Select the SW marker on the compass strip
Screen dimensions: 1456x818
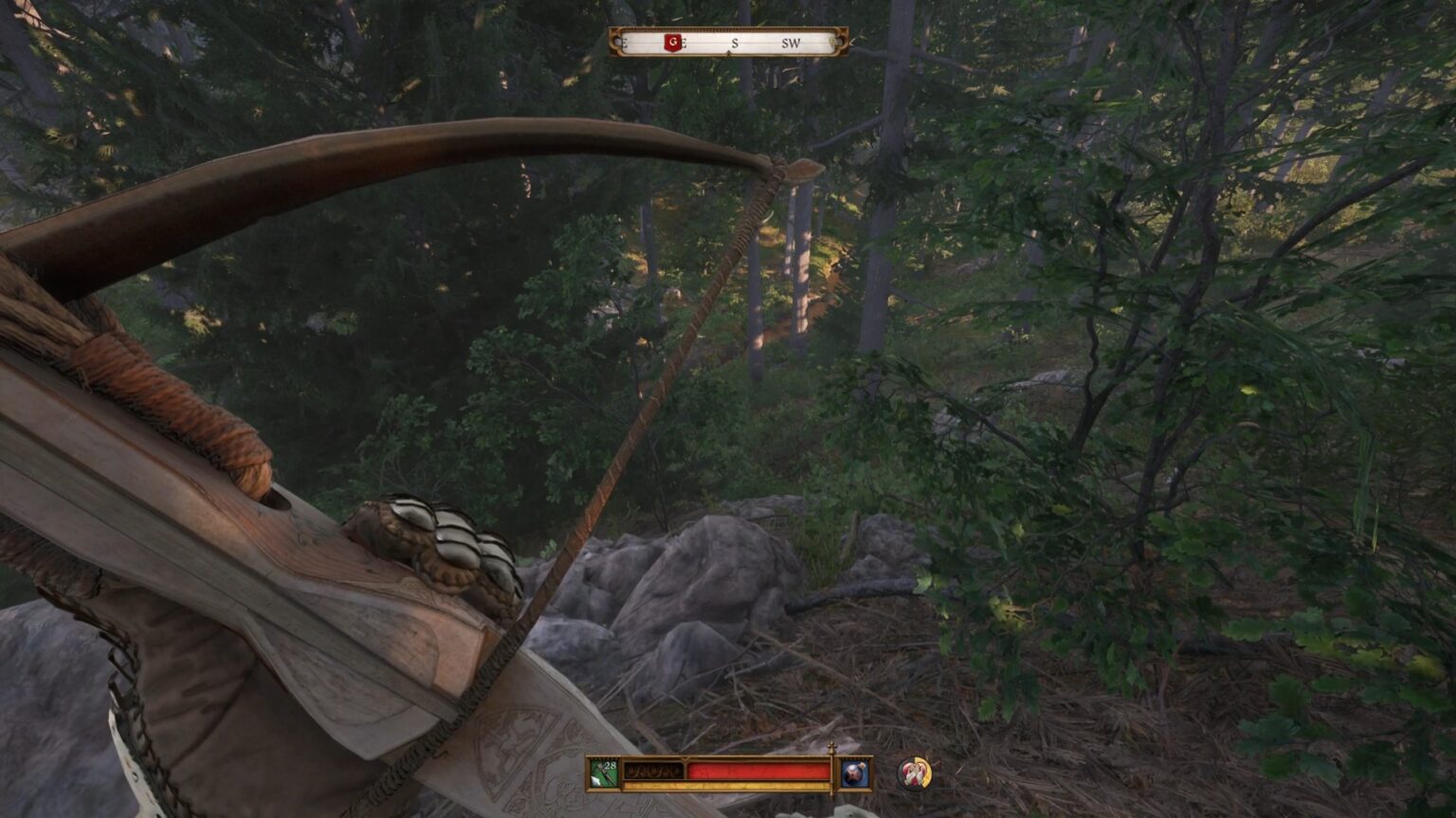pyautogui.click(x=792, y=43)
